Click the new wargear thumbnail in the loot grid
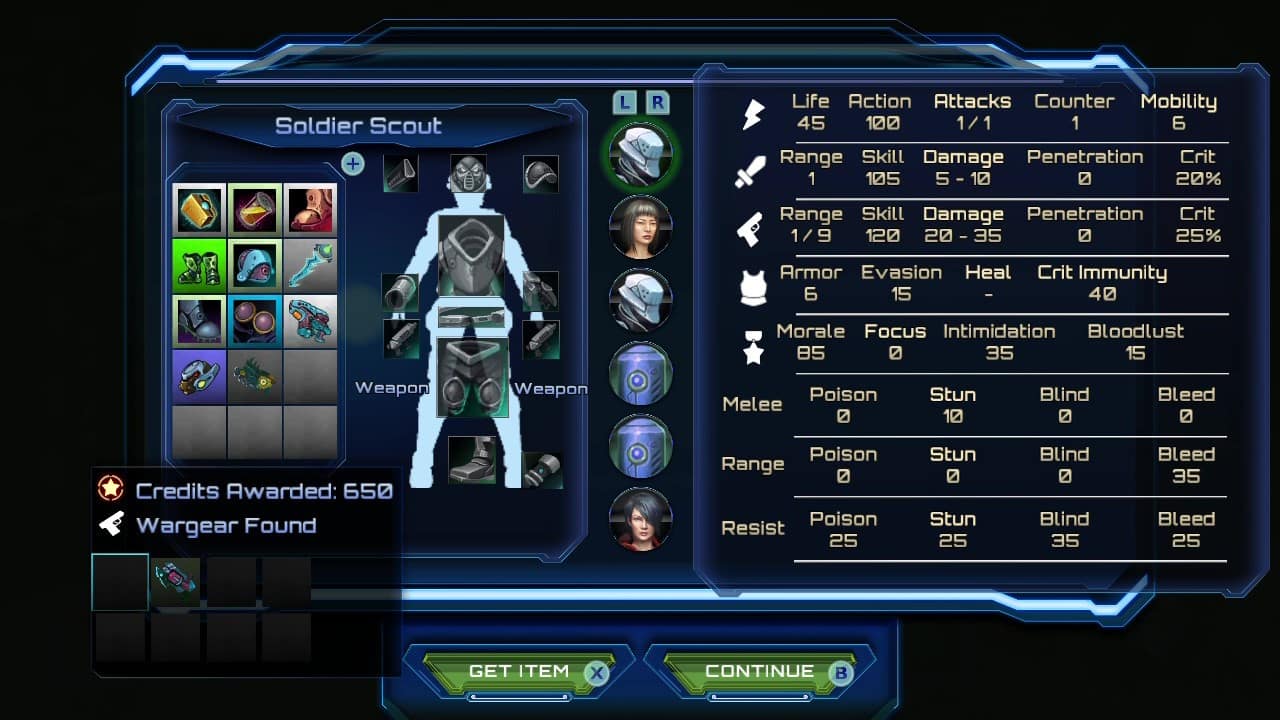The image size is (1280, 720). [x=175, y=581]
